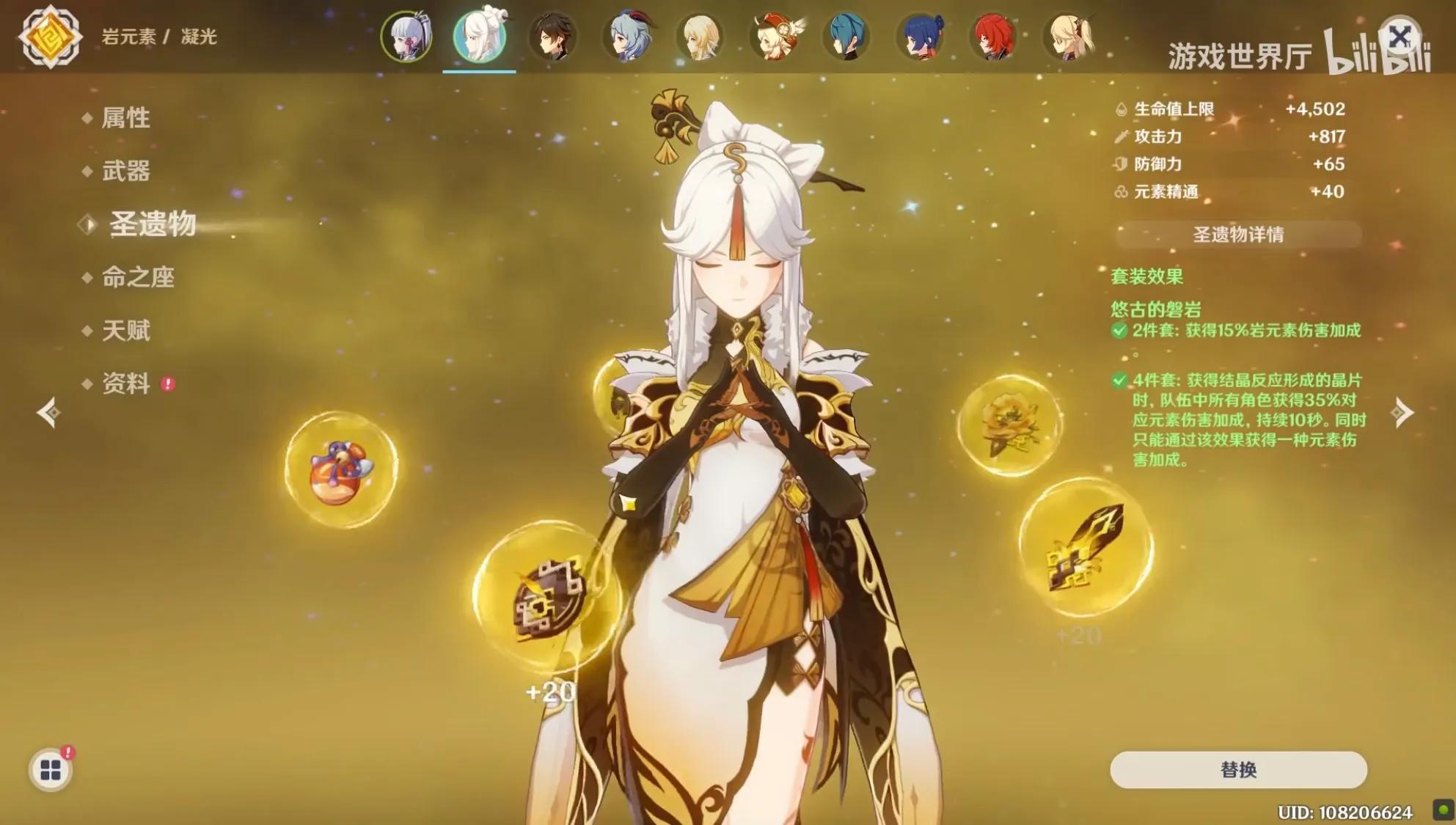Click the 替换 replace button
1456x825 pixels.
coord(1238,769)
